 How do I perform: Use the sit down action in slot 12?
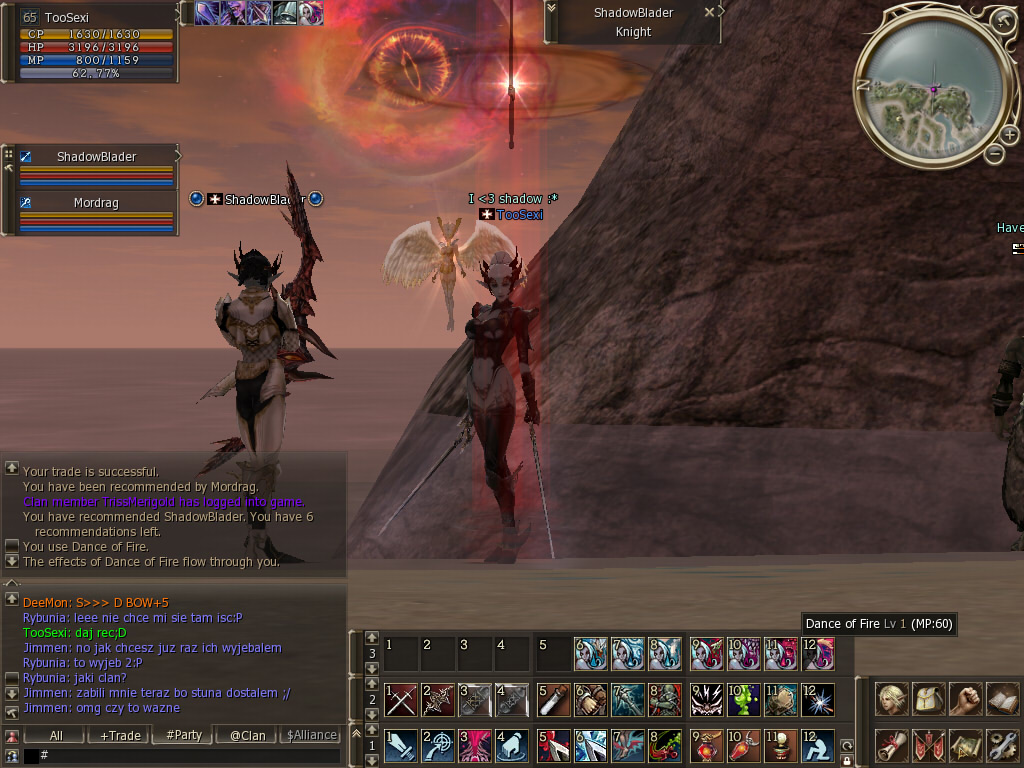(x=816, y=746)
